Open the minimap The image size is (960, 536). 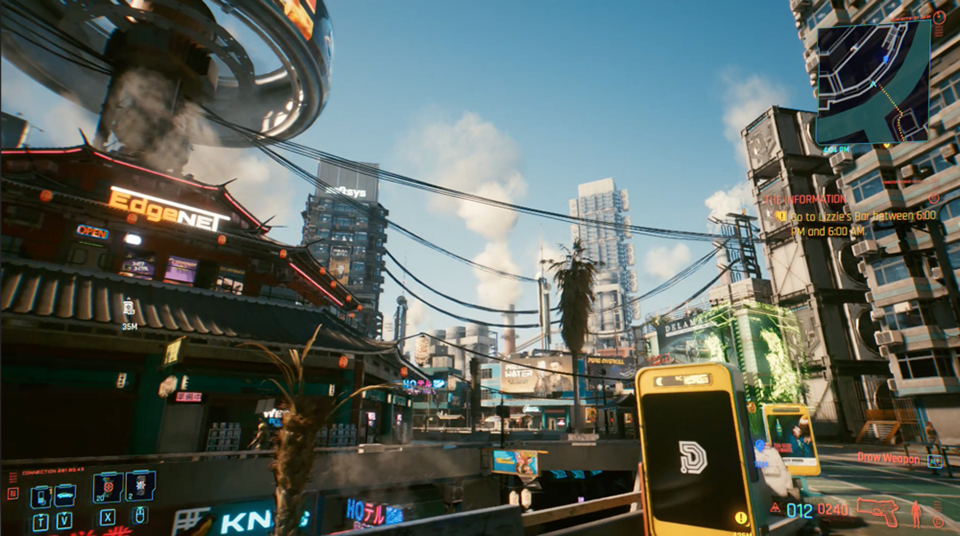[873, 83]
